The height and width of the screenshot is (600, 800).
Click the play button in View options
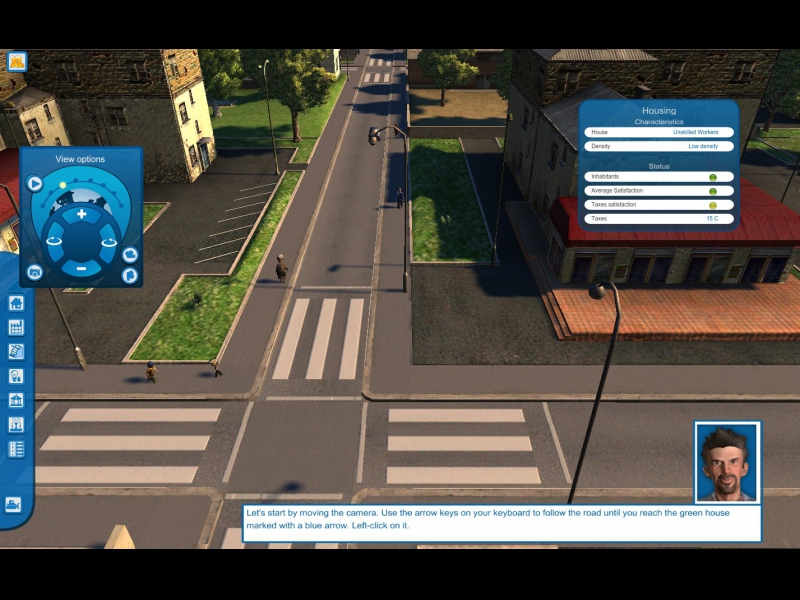[35, 183]
